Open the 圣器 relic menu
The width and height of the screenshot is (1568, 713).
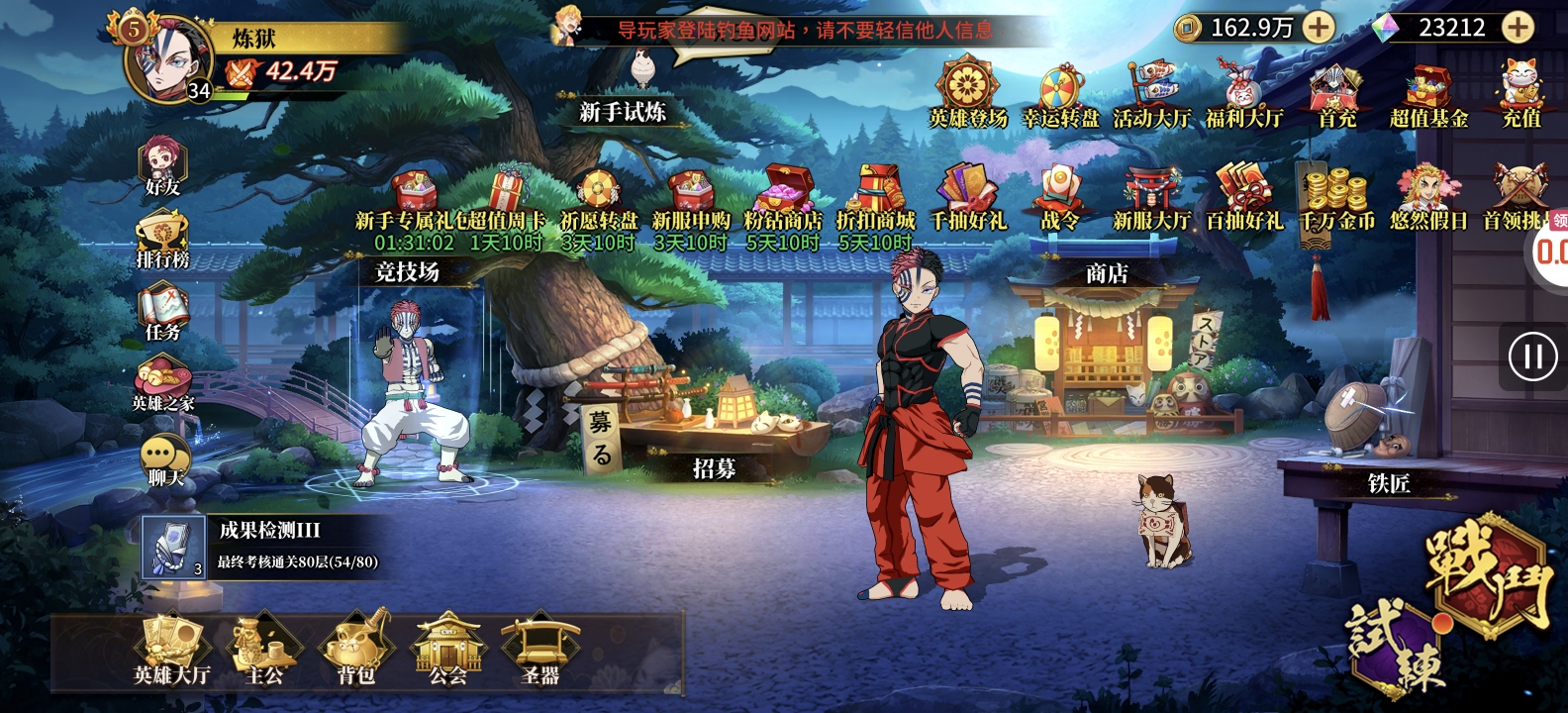[540, 650]
